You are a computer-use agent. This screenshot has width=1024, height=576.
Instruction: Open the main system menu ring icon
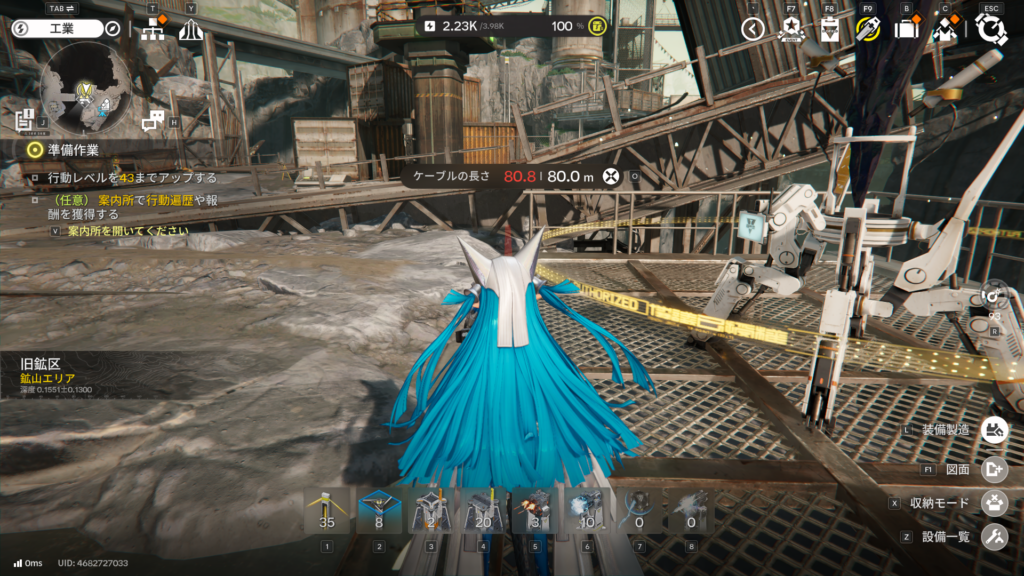(x=991, y=29)
